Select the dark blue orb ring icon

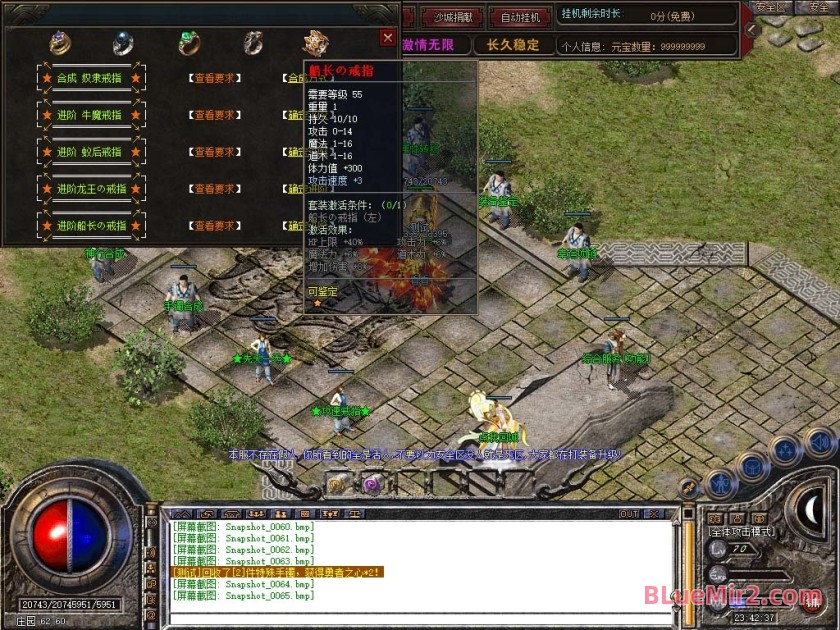[x=123, y=43]
